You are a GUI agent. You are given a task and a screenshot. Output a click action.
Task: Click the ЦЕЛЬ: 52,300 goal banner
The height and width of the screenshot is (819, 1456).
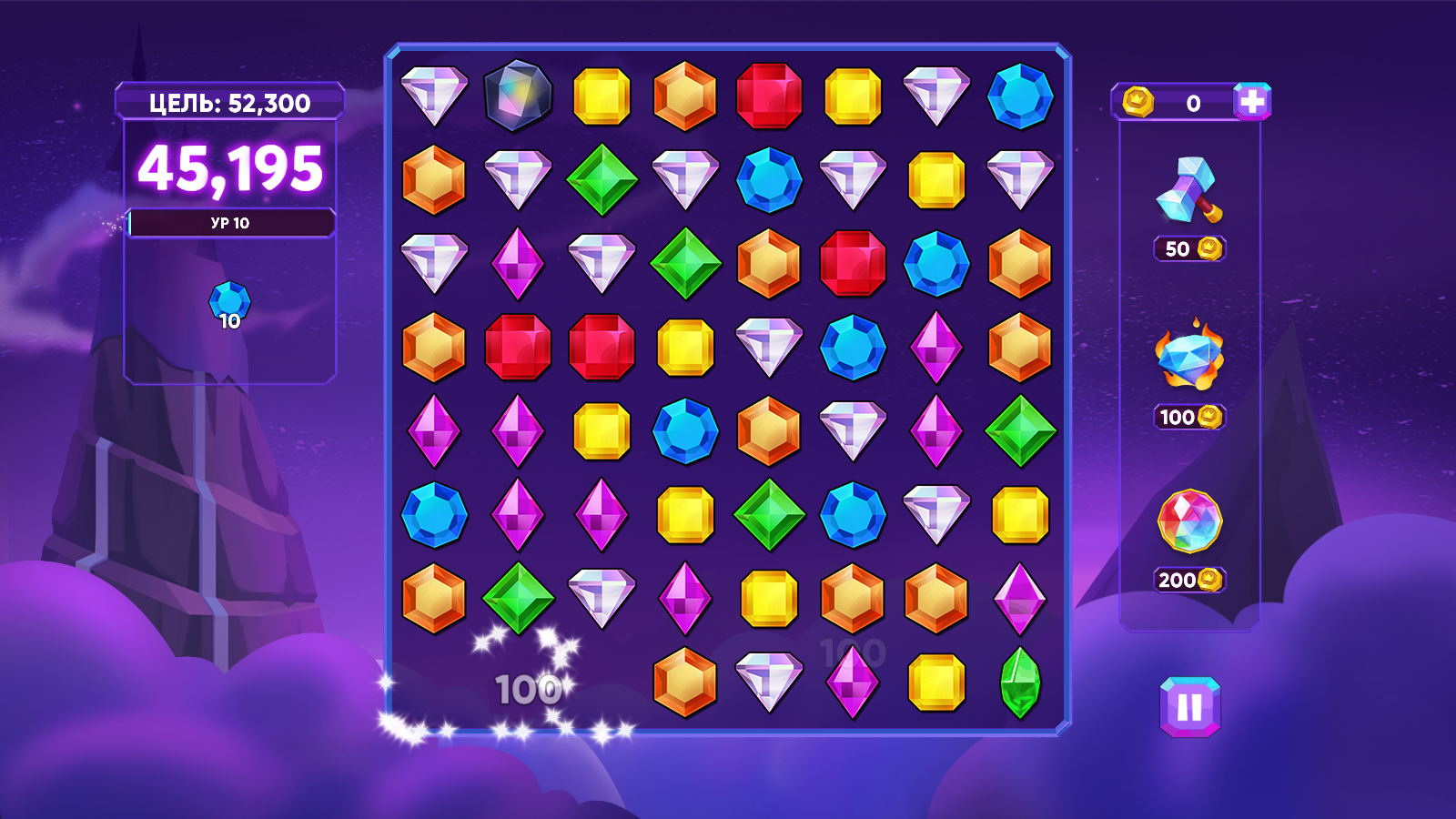228,103
